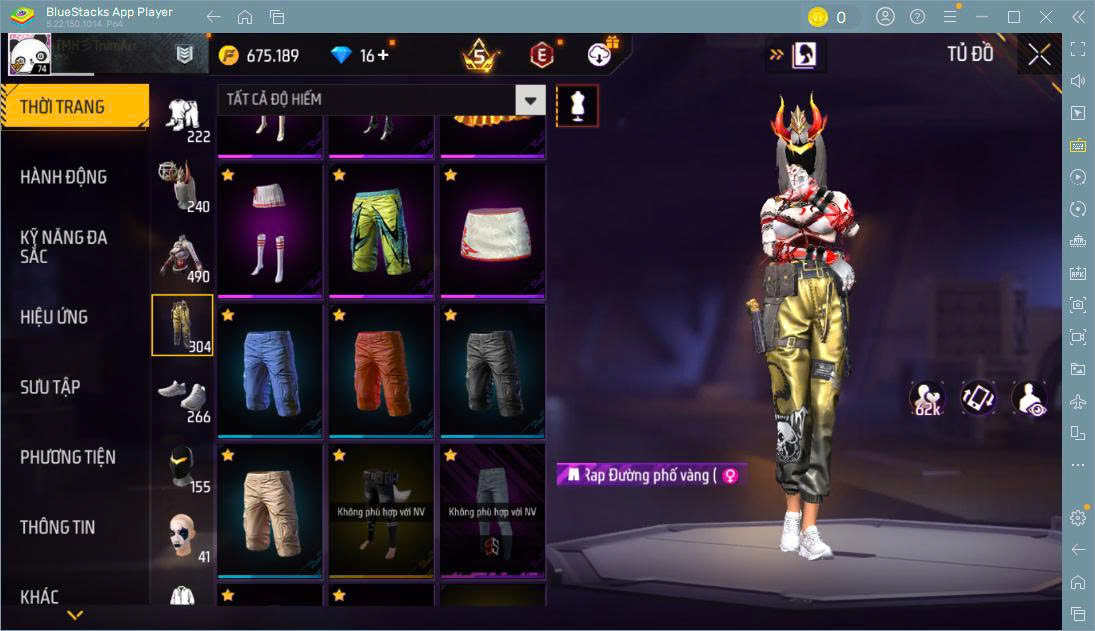
Task: Pick the dark gray cargo shorts
Action: (491, 370)
